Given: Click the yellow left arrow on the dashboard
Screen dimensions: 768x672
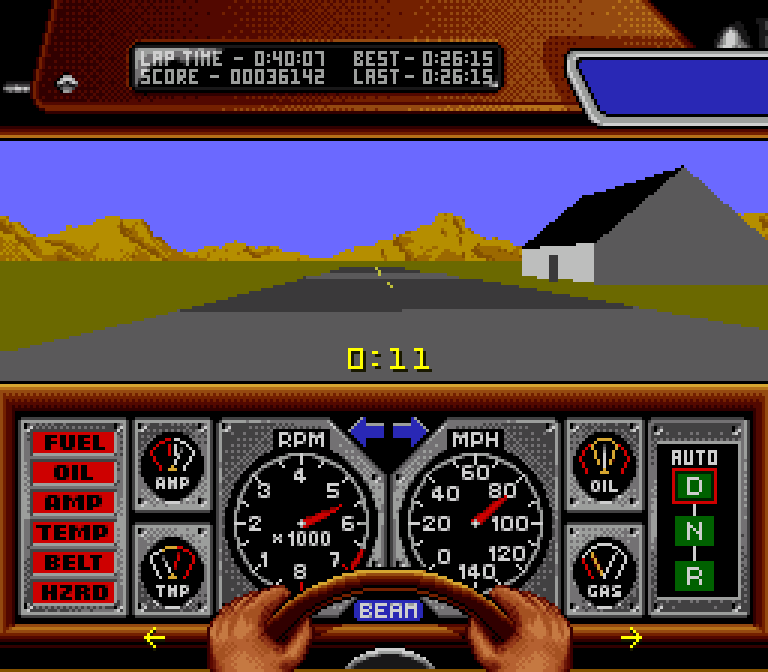Looking at the screenshot, I should point(154,637).
